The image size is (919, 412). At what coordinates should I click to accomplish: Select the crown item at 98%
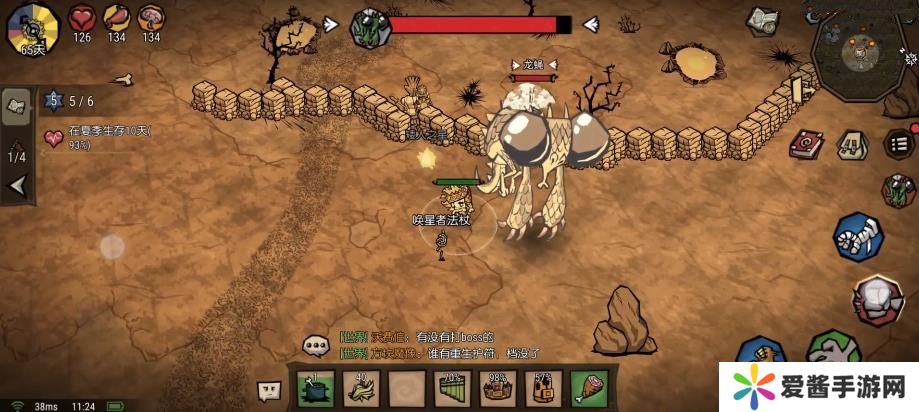click(x=497, y=388)
